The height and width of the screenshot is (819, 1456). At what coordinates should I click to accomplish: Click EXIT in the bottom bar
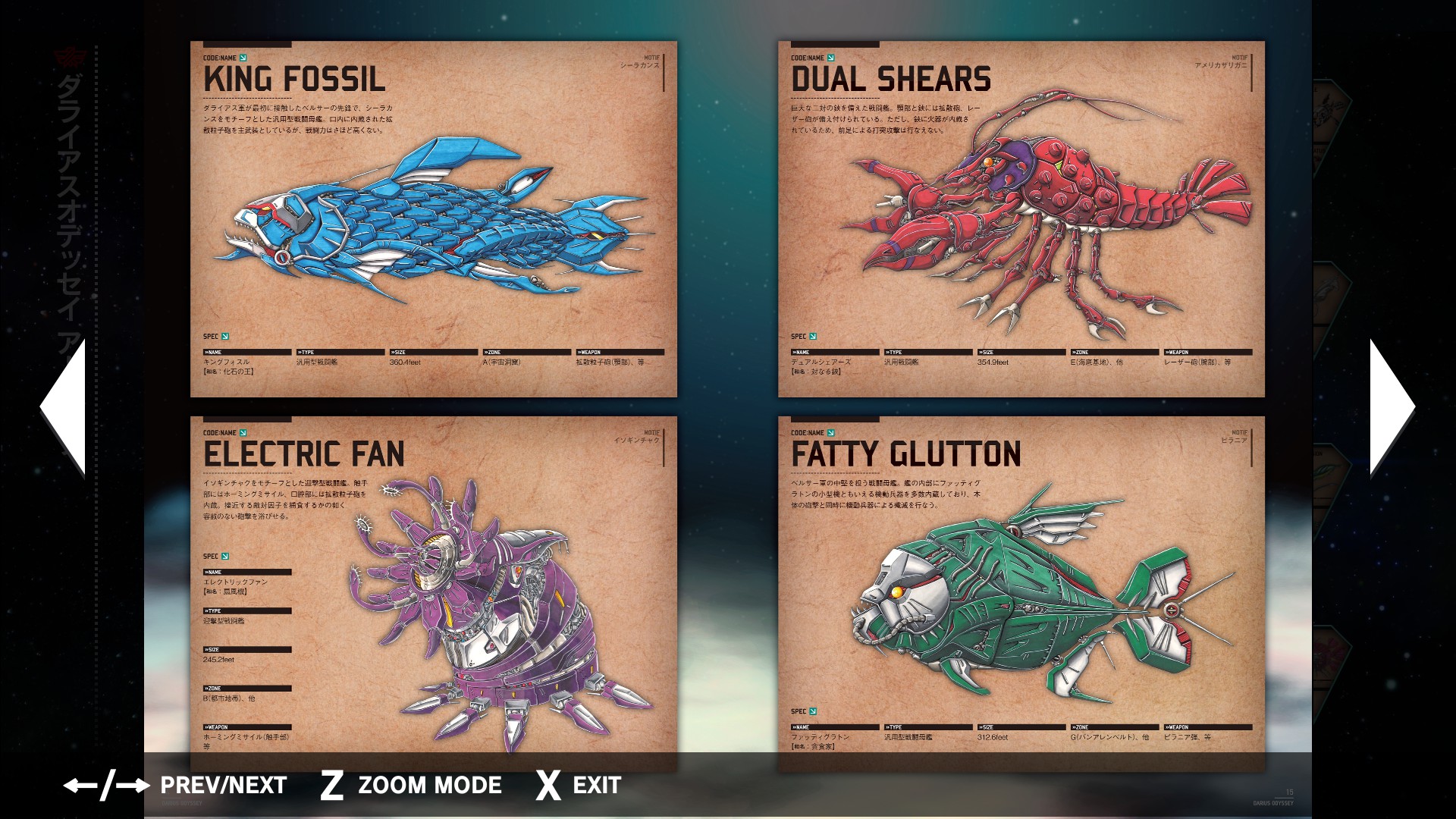pyautogui.click(x=594, y=786)
